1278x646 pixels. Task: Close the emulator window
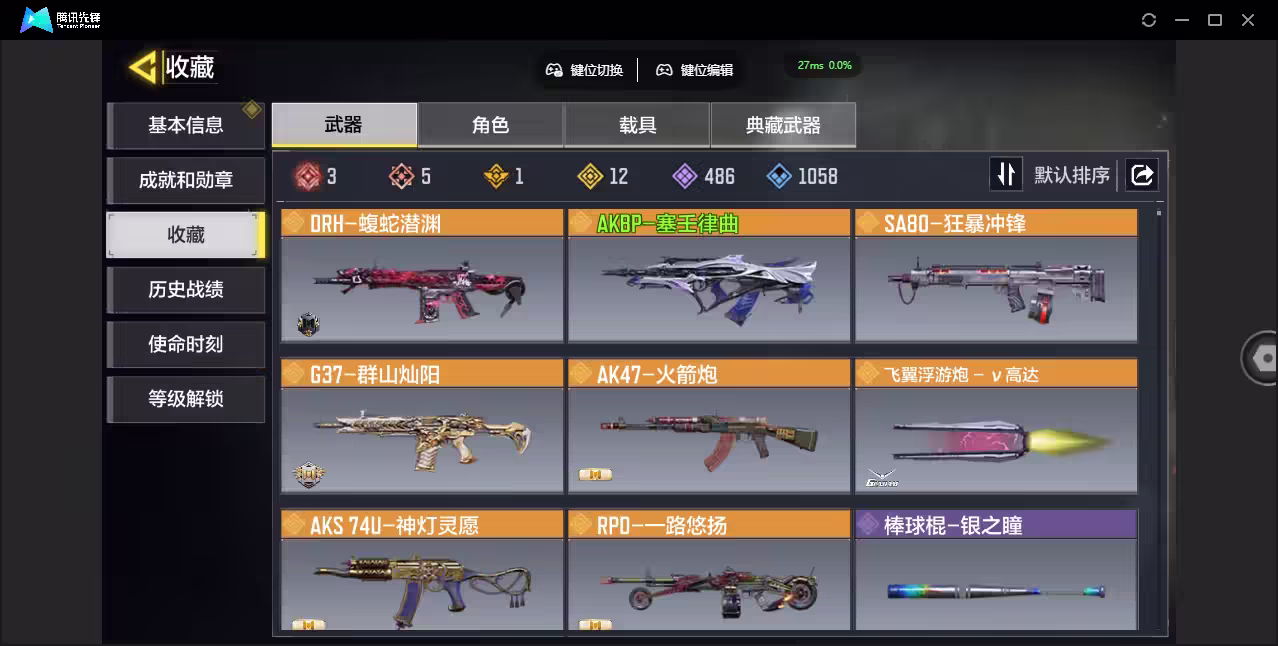tap(1248, 20)
